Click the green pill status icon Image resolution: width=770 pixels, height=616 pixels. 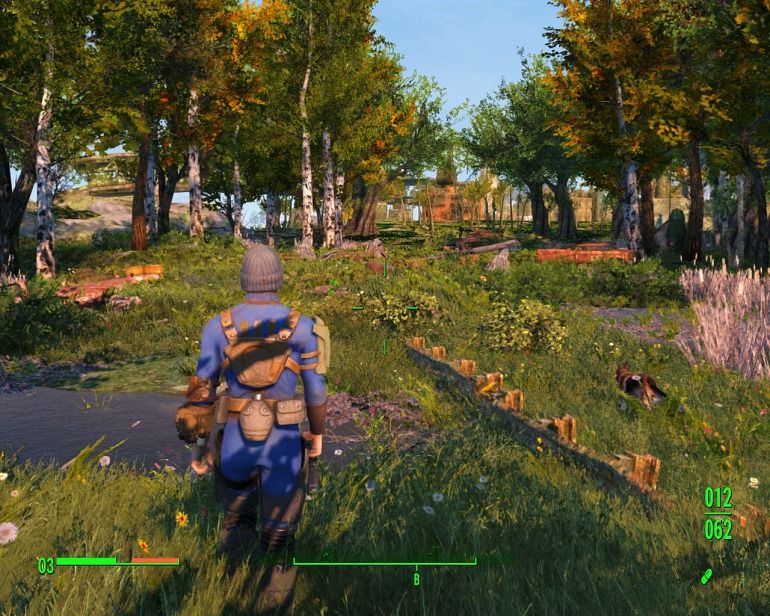tap(707, 577)
